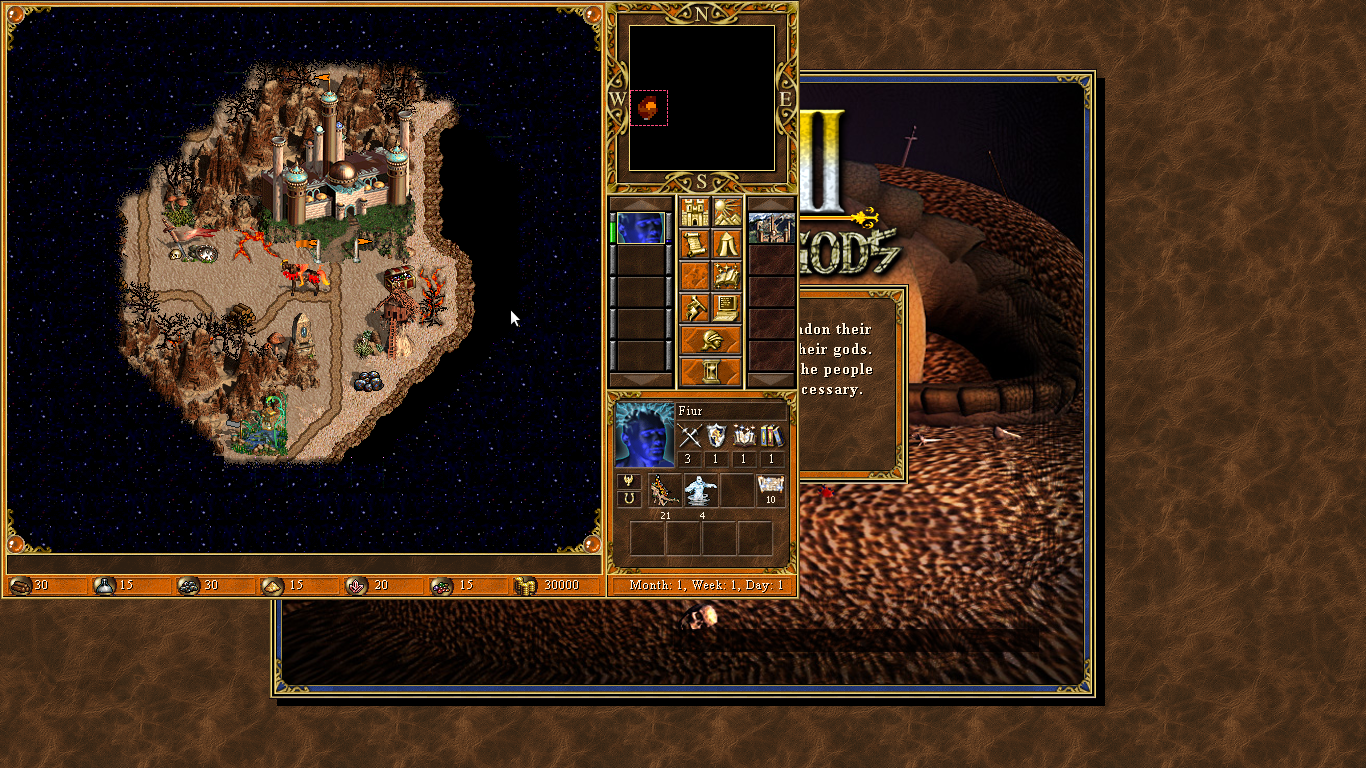Open the quest log scroll button
This screenshot has width=1366, height=768.
pos(695,244)
